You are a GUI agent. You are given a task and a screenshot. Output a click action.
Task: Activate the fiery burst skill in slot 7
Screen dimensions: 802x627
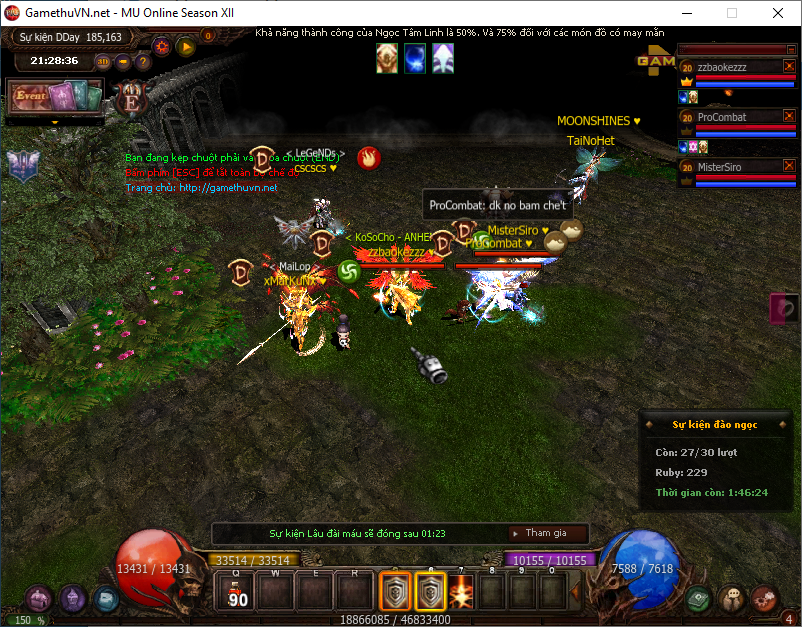pyautogui.click(x=461, y=592)
